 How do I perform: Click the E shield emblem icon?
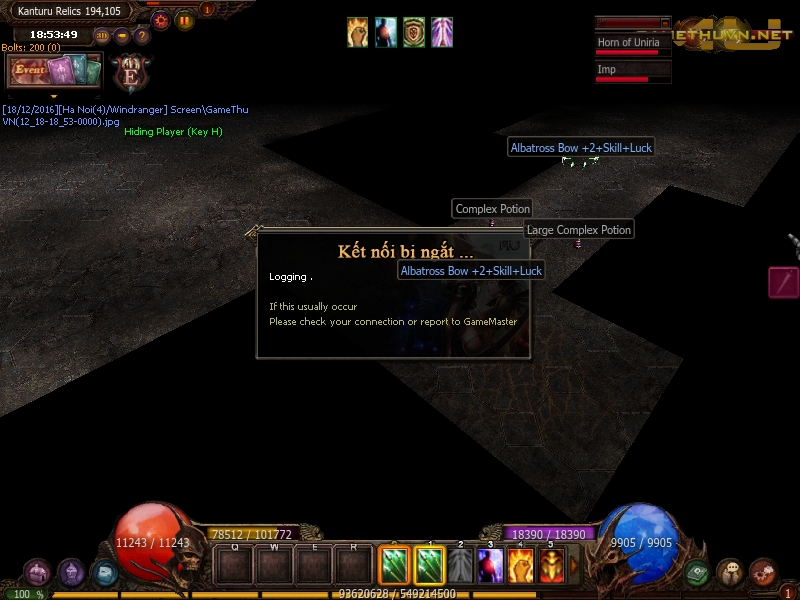coord(131,72)
